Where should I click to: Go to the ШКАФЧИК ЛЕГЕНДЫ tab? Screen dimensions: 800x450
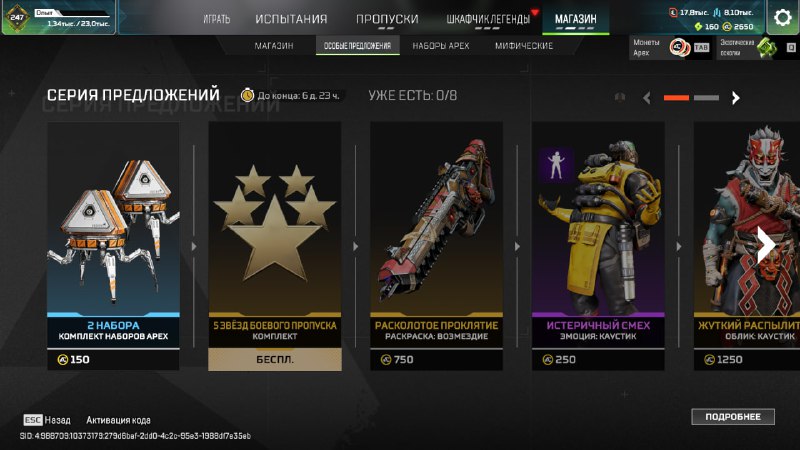pyautogui.click(x=488, y=19)
